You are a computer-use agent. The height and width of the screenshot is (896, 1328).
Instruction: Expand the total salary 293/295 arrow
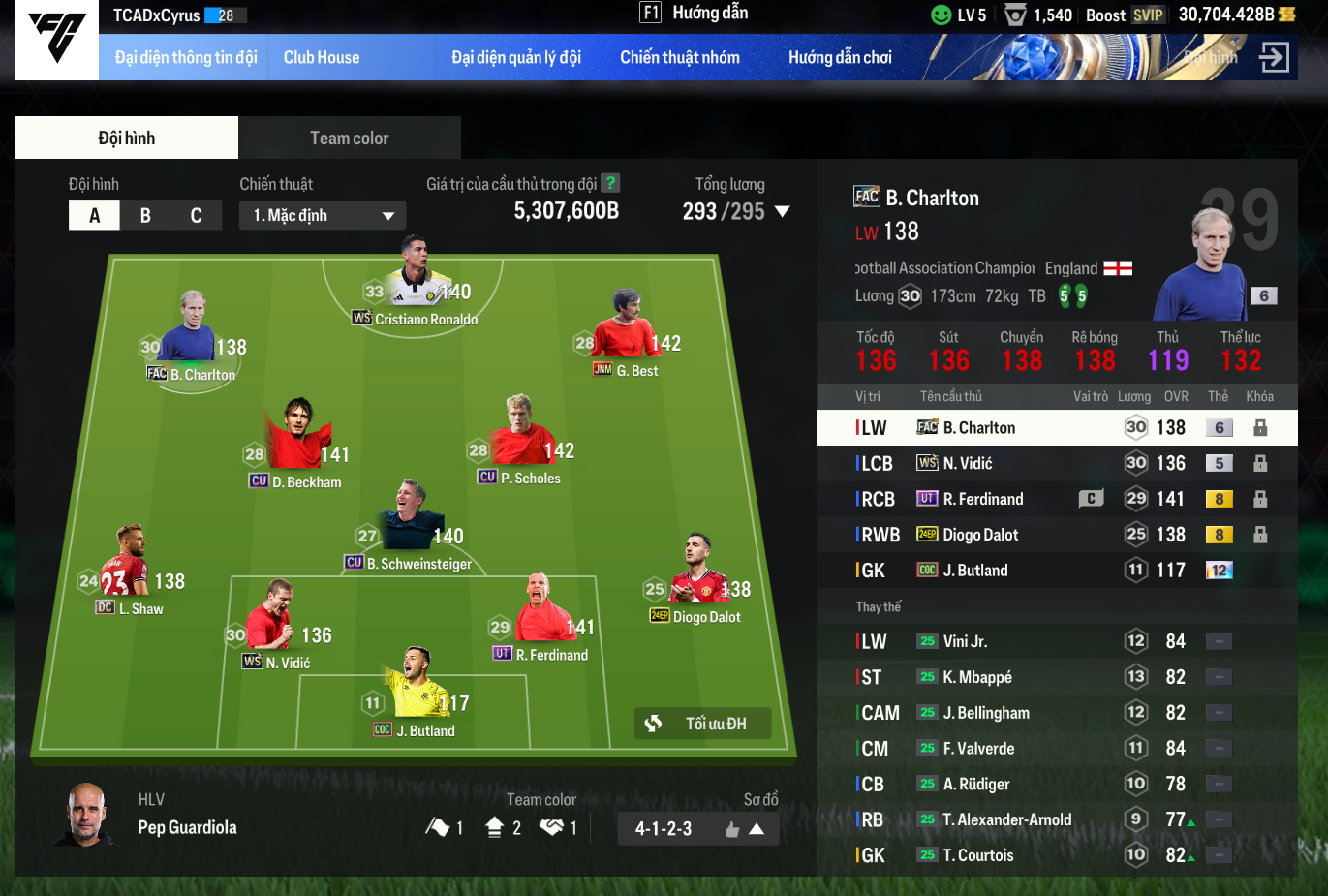[x=783, y=211]
